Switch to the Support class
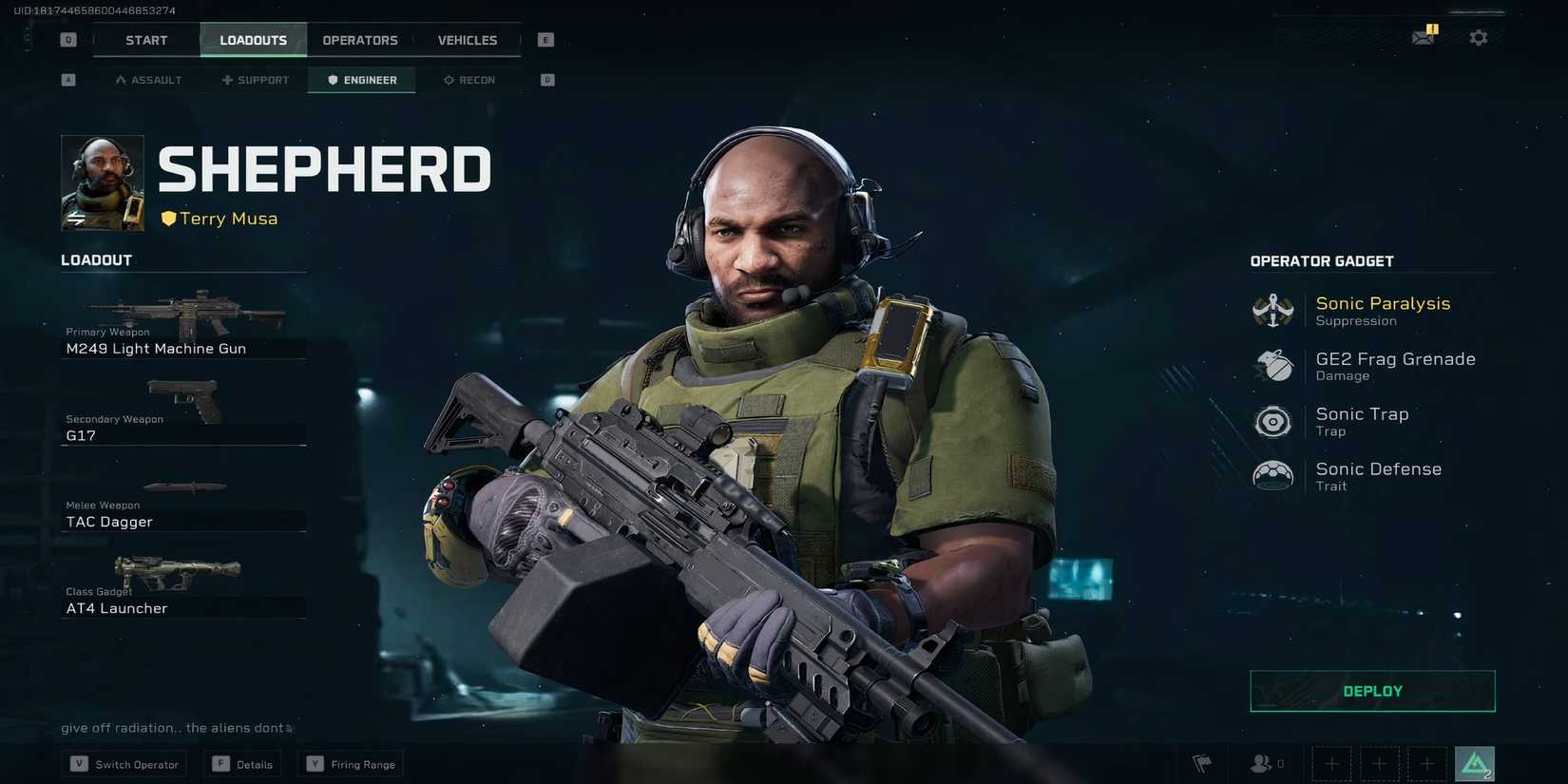 (255, 80)
